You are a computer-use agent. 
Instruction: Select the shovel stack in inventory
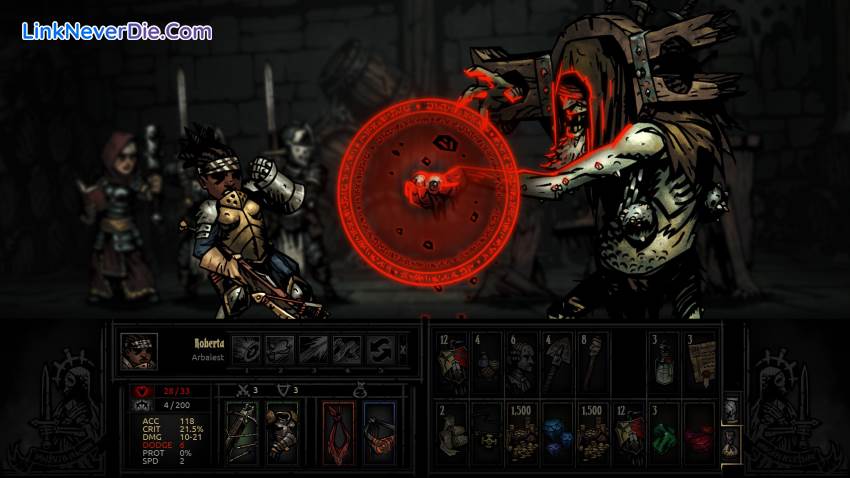click(x=557, y=362)
